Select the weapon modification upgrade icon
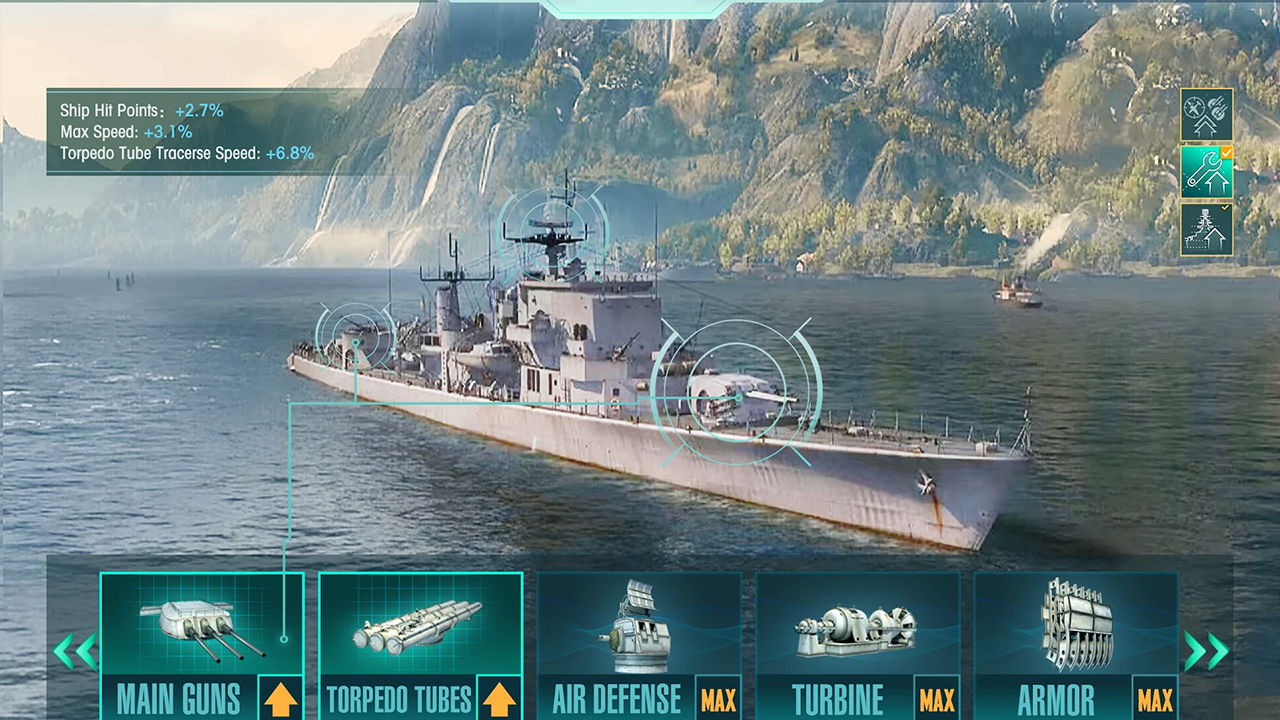 [x=1206, y=119]
